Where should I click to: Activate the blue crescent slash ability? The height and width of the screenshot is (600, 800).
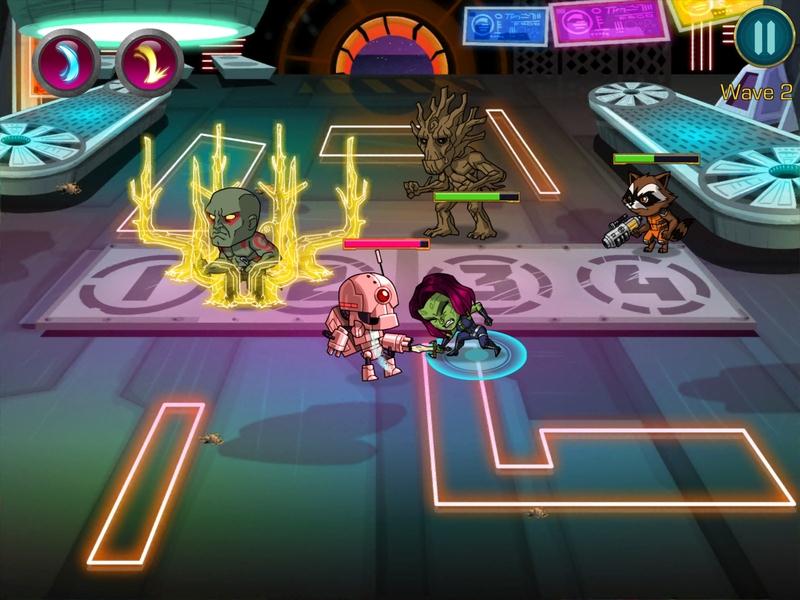point(65,60)
